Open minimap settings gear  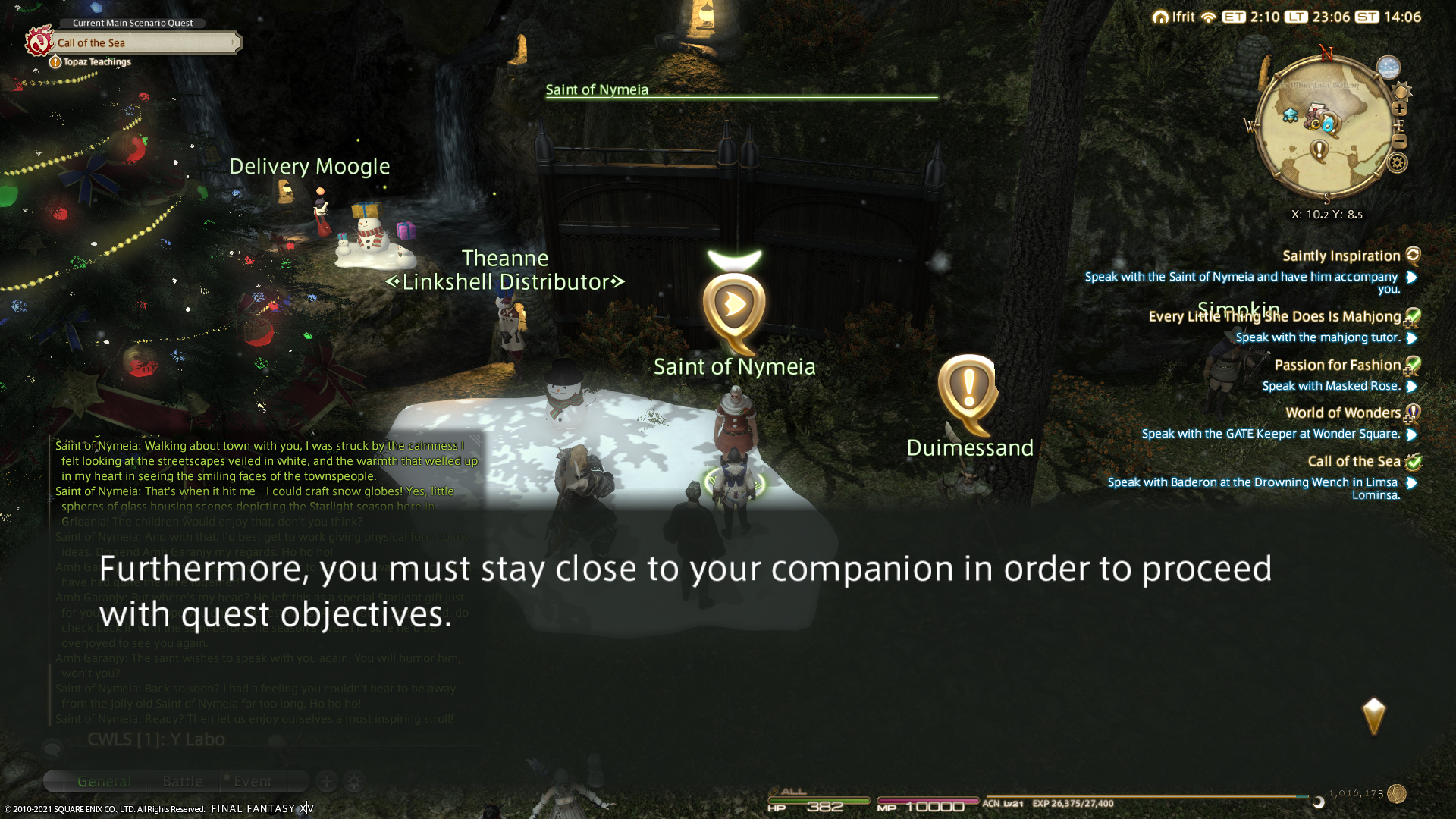tap(1398, 163)
